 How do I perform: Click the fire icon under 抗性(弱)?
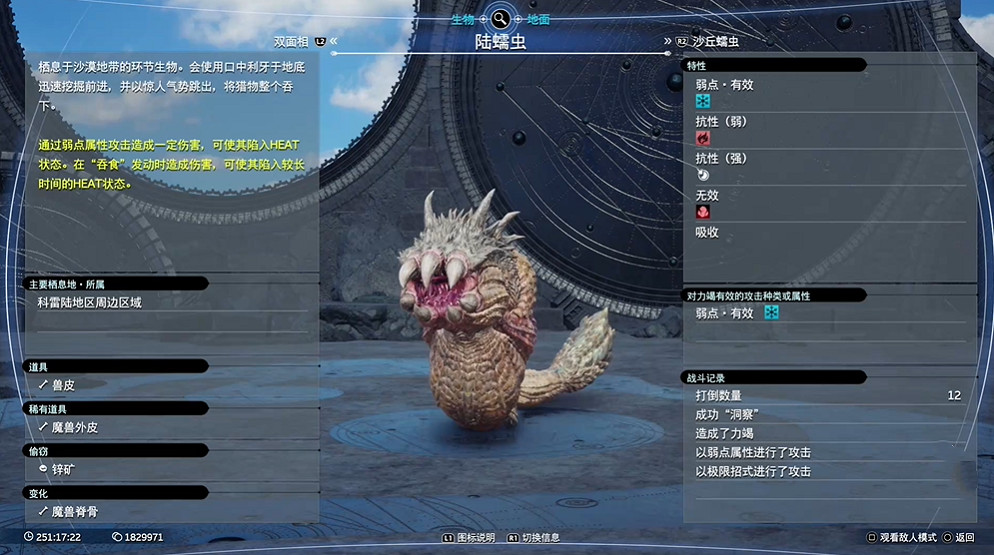[x=703, y=138]
